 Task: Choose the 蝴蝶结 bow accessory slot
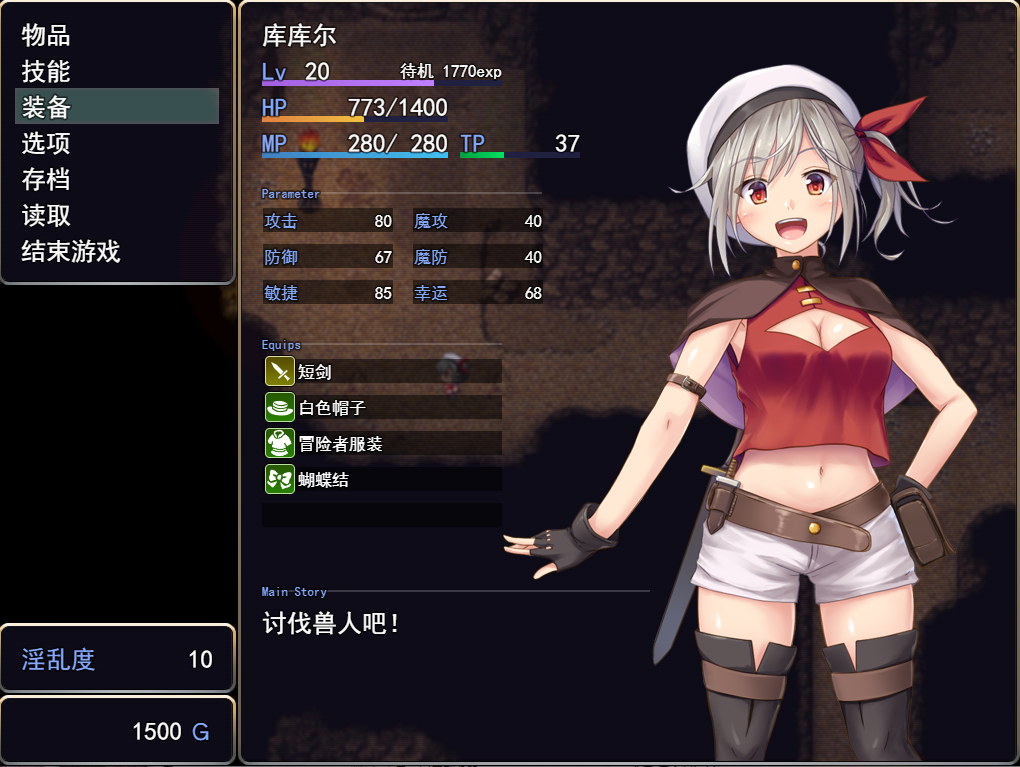pos(382,479)
